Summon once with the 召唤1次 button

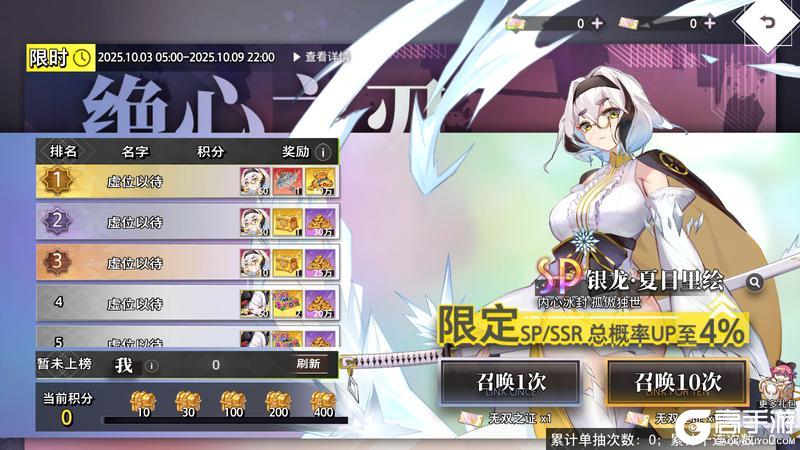510,382
